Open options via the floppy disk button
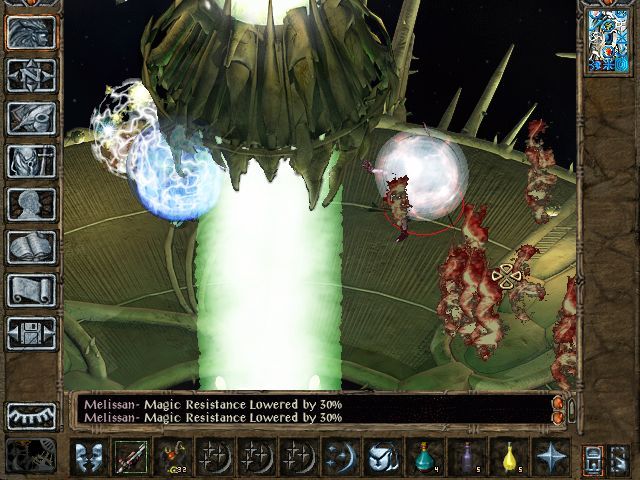 pyautogui.click(x=31, y=333)
